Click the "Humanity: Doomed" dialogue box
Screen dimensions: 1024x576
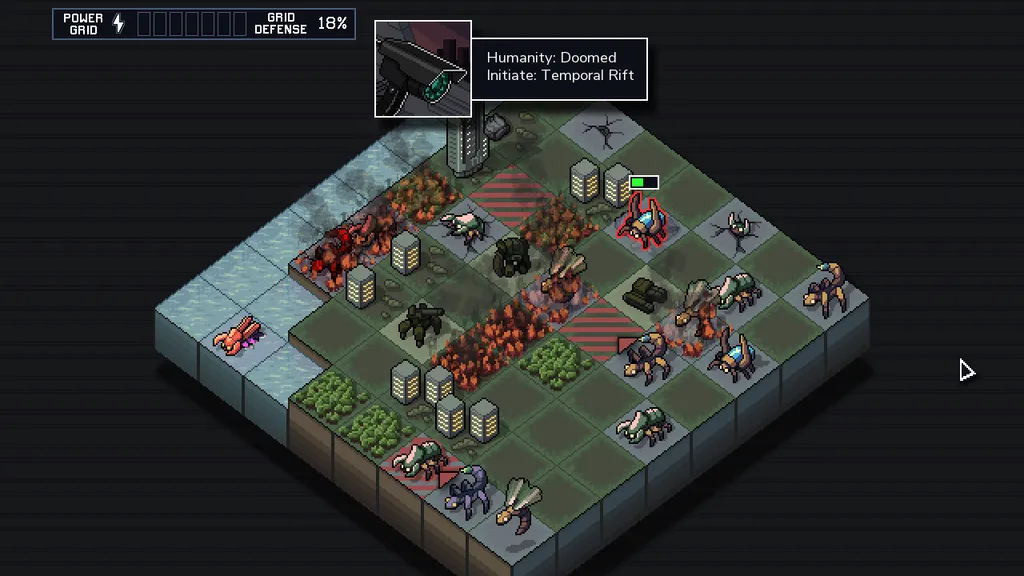tap(559, 67)
